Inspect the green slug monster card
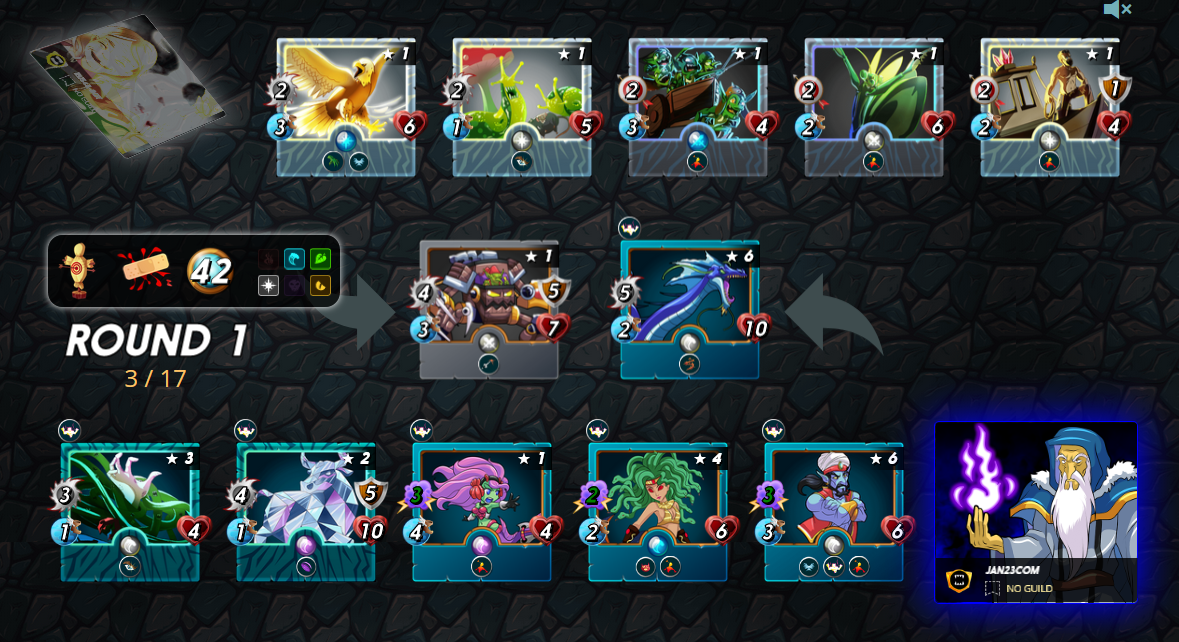The image size is (1179, 642). click(x=521, y=105)
